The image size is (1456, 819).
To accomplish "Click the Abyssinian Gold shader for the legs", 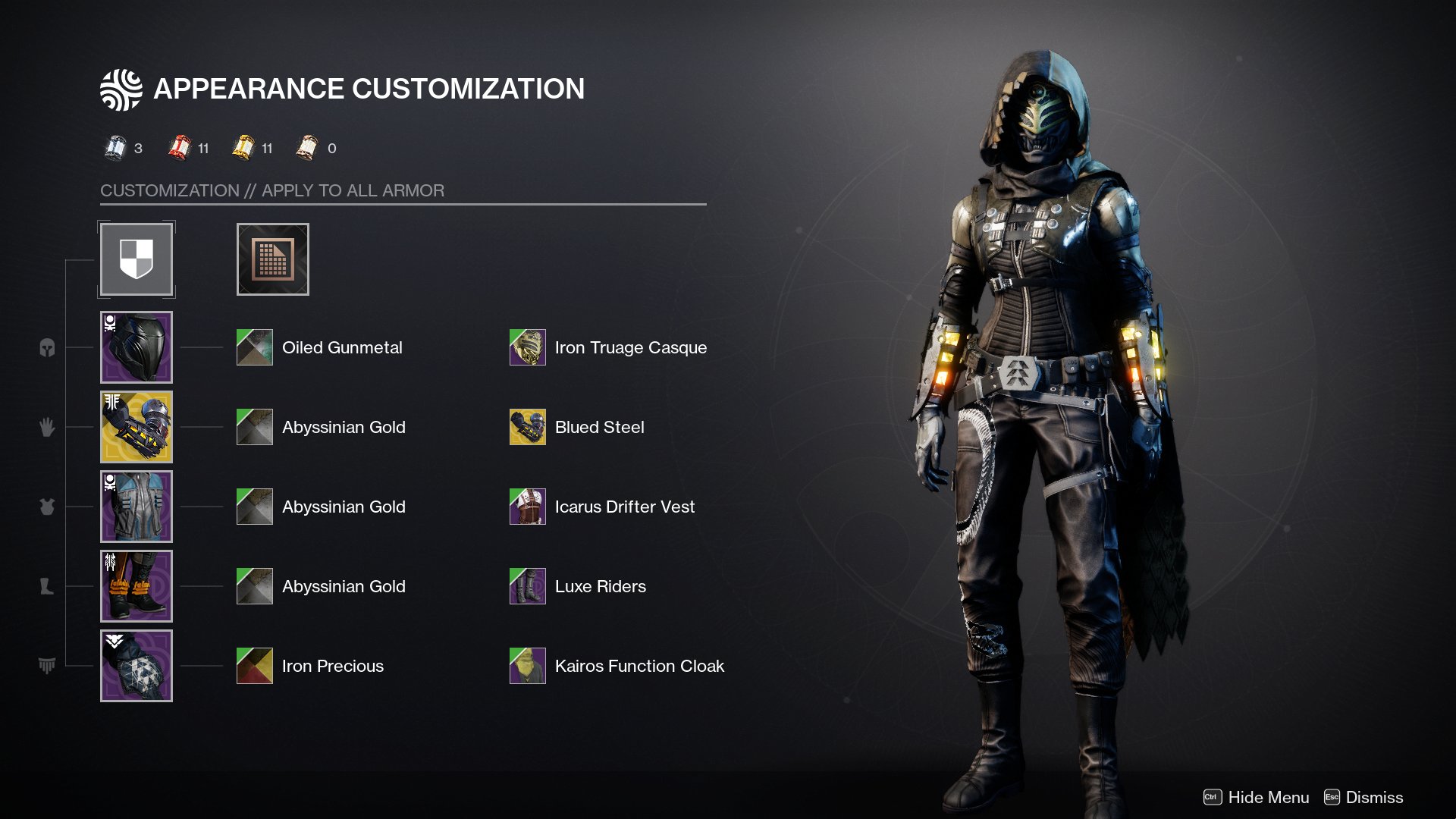I will pos(254,586).
